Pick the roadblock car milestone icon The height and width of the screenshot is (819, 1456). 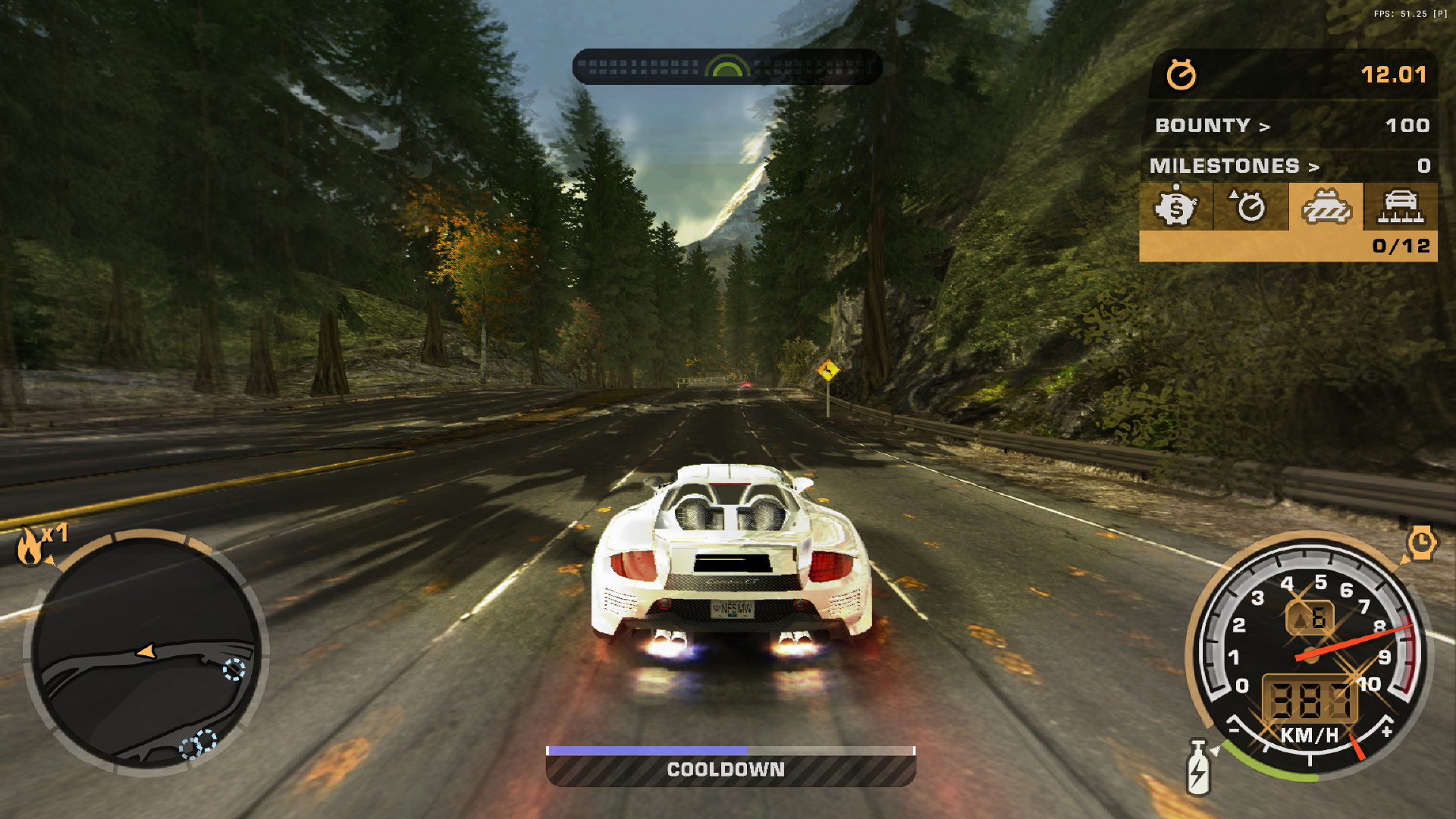coord(1400,206)
